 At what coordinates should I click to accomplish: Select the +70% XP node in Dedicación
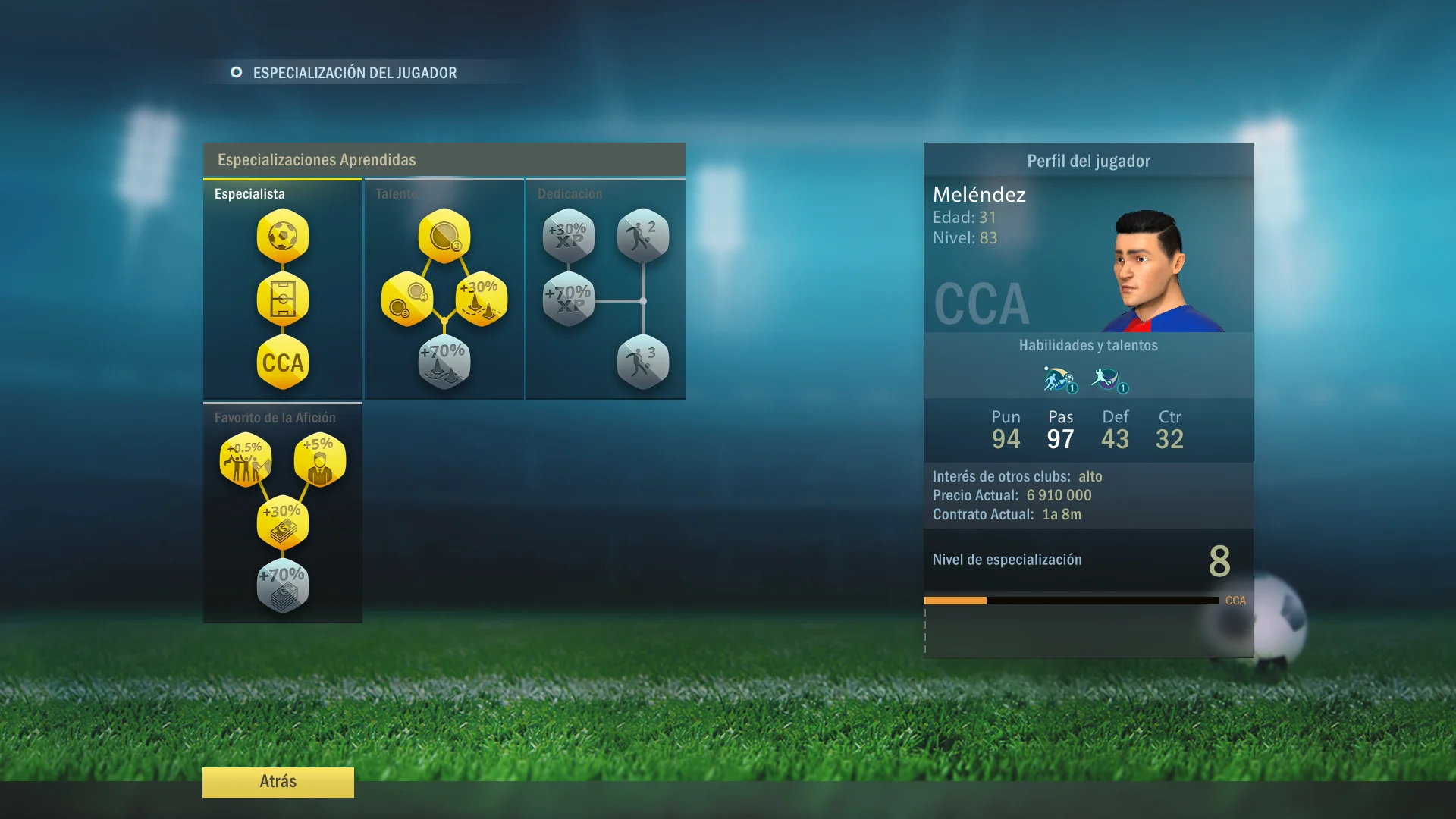568,299
